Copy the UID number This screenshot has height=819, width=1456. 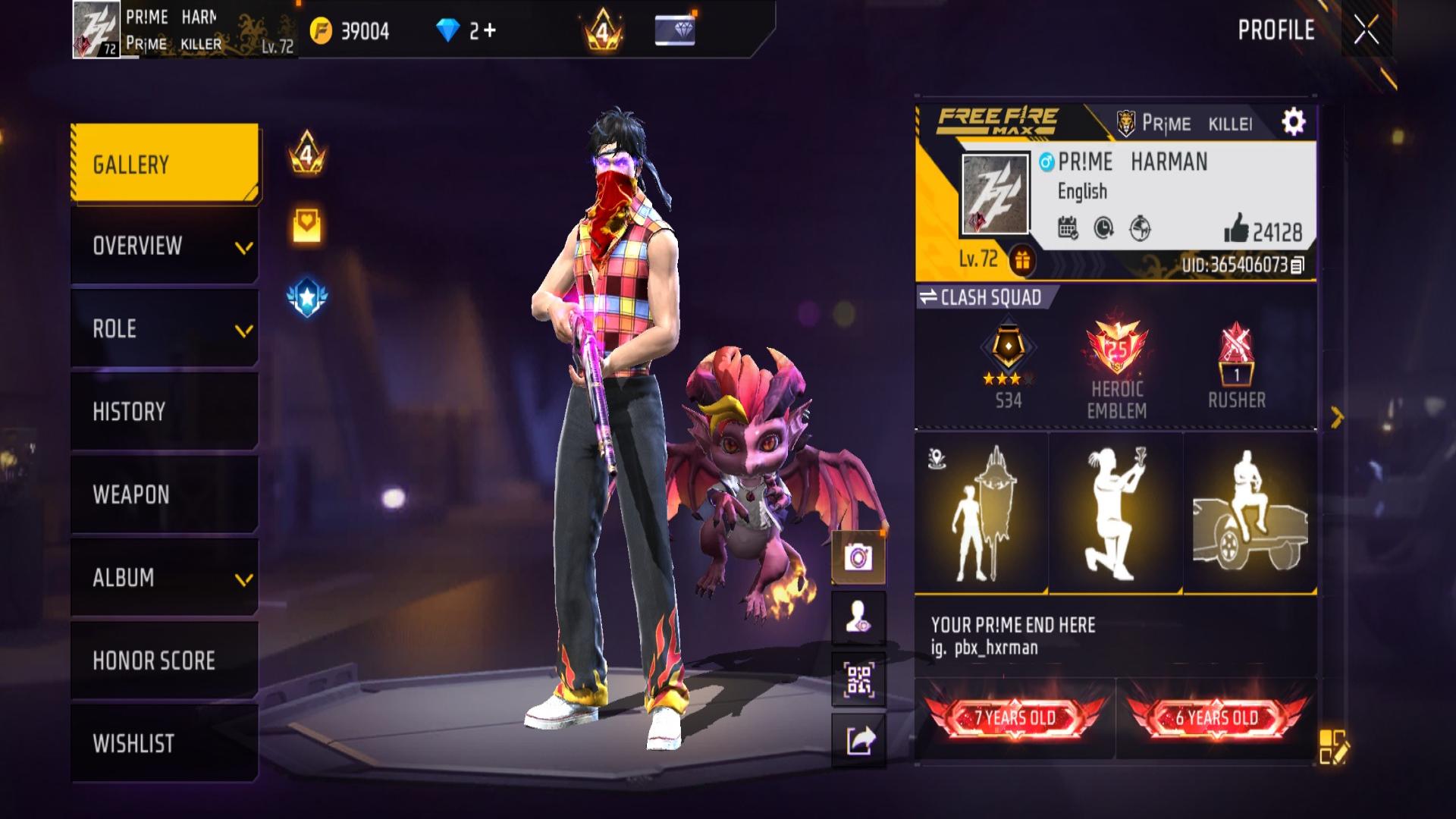(x=1298, y=265)
